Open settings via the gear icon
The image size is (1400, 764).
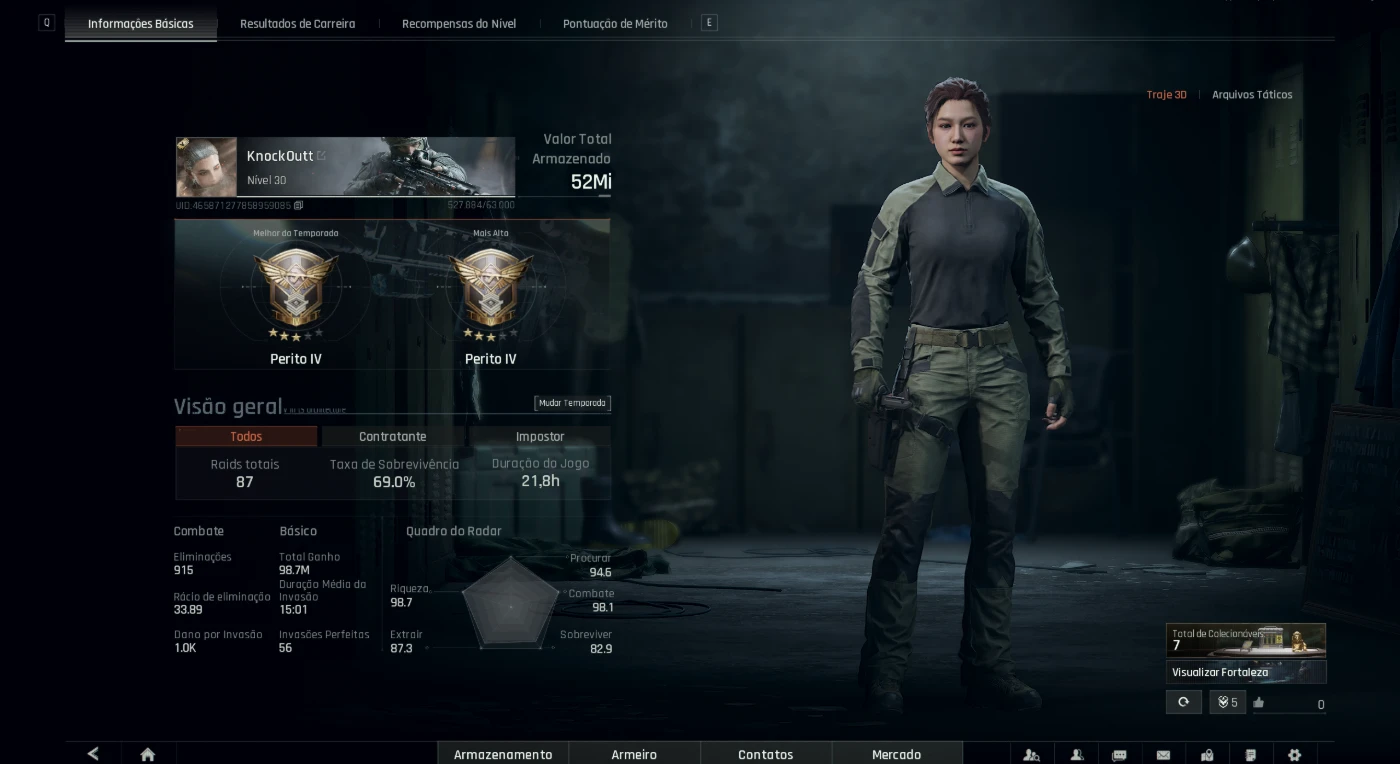point(1294,755)
